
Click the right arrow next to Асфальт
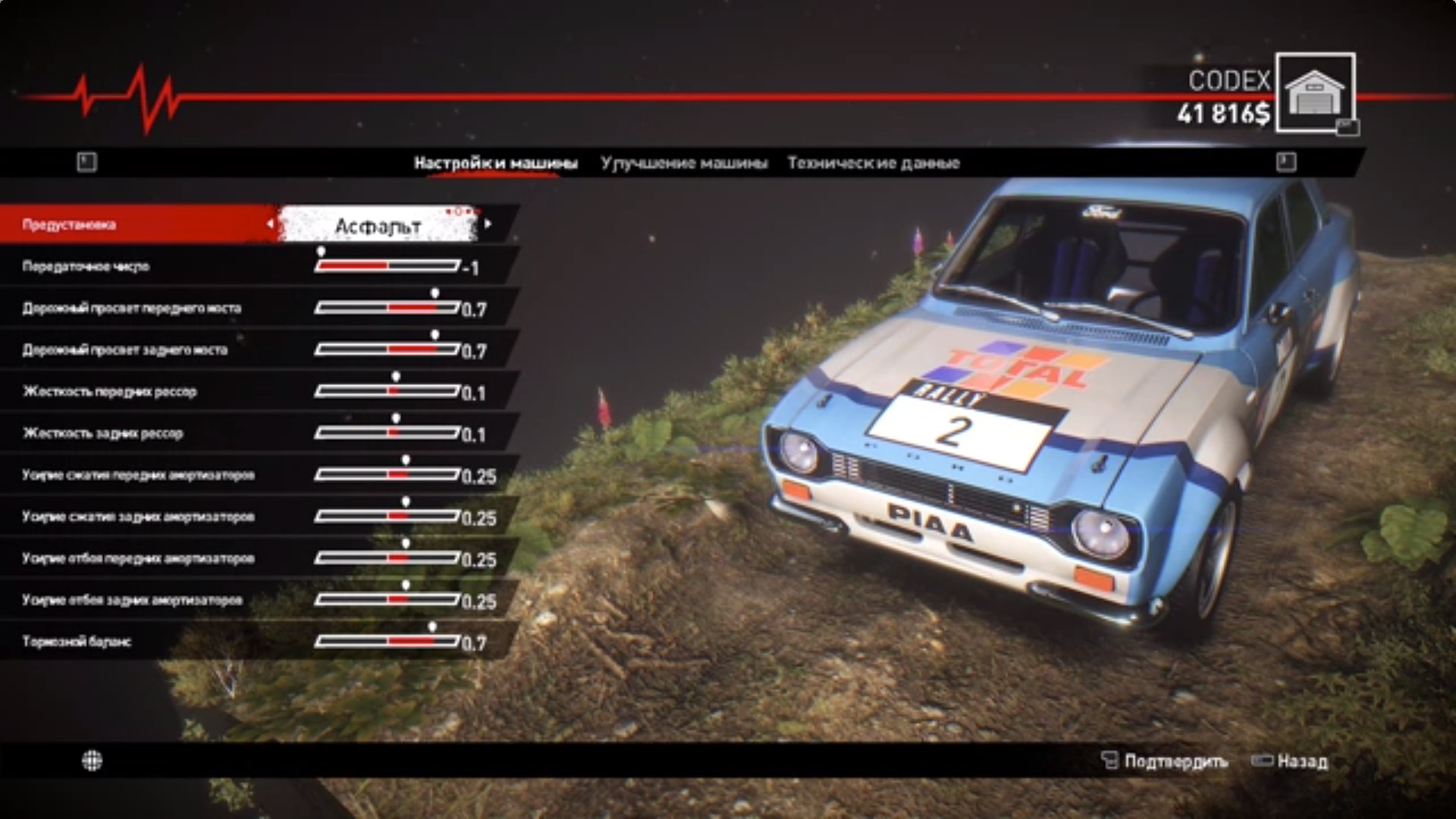pos(488,224)
